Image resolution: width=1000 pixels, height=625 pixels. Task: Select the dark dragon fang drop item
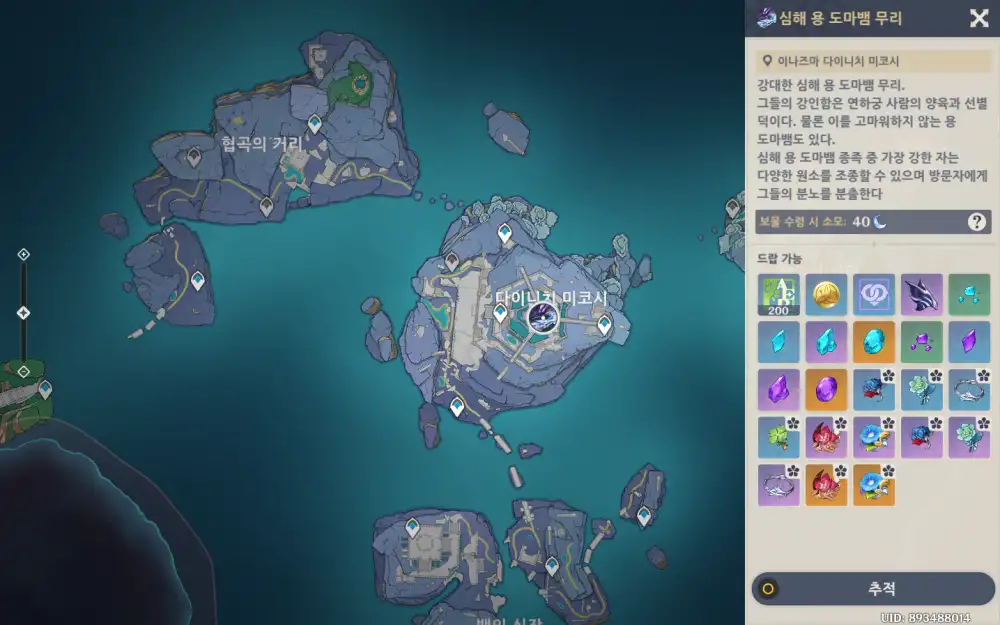[x=921, y=294]
